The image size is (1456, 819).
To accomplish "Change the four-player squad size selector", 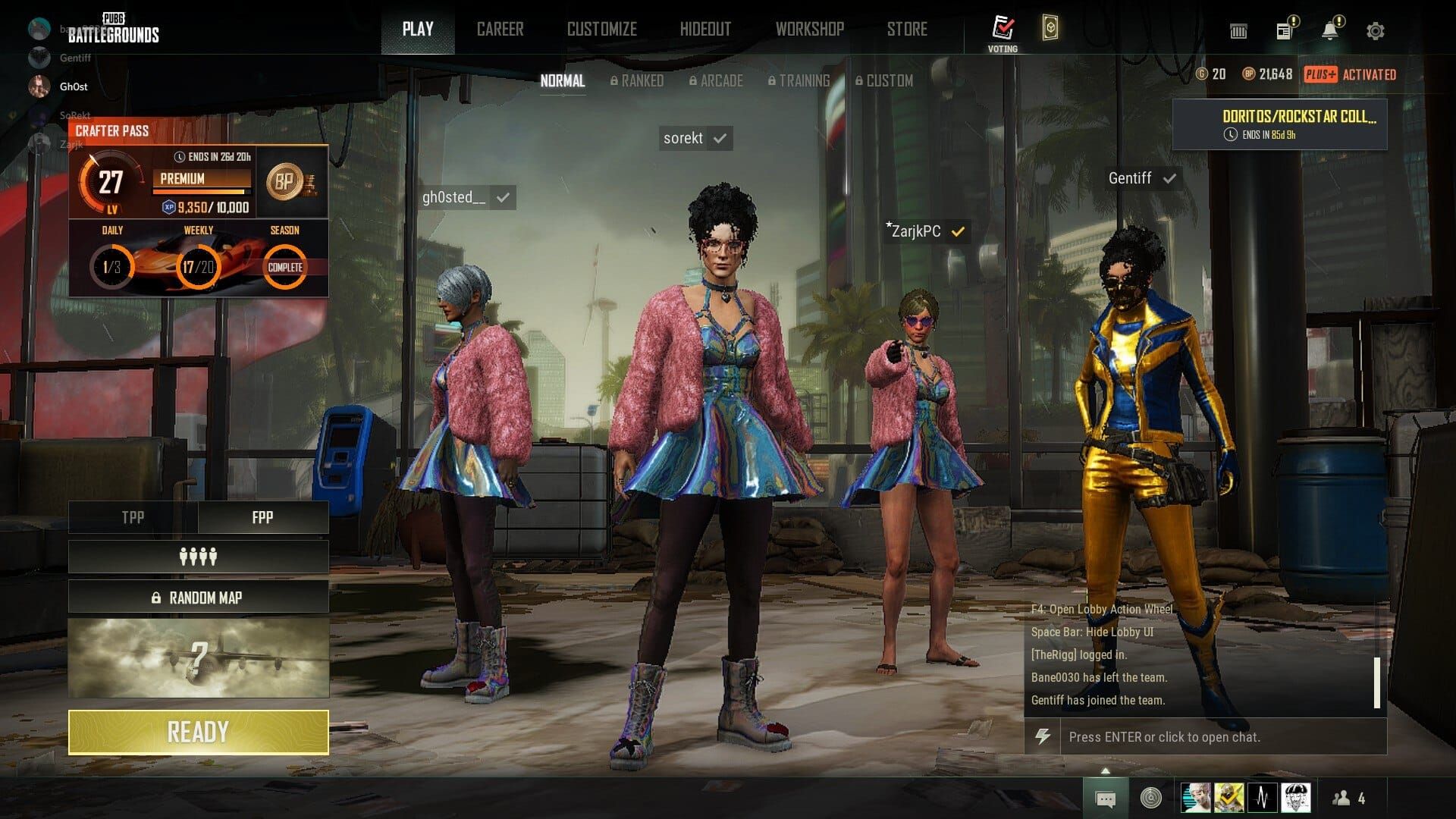I will pyautogui.click(x=198, y=557).
